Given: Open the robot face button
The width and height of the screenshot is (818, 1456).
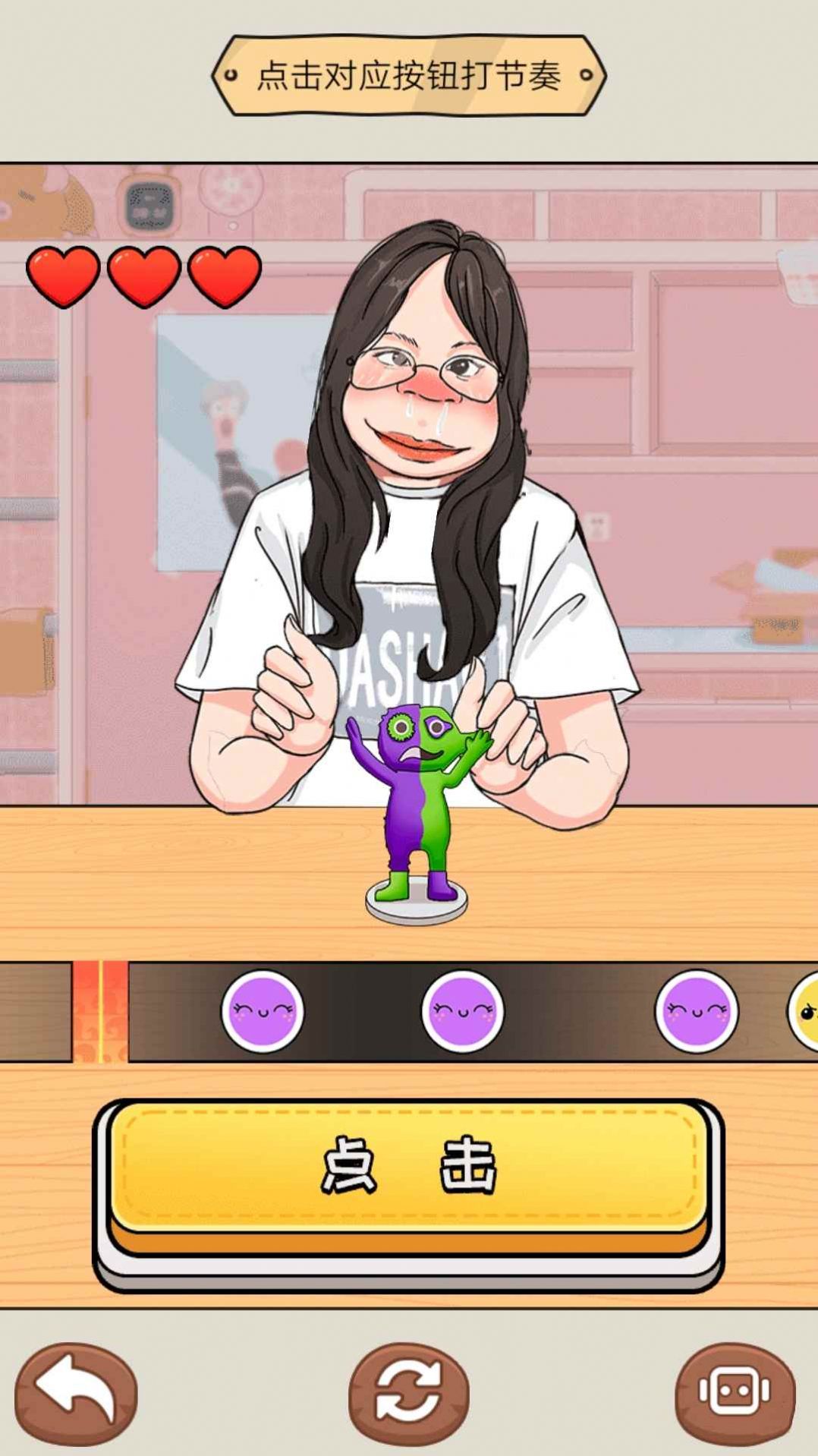Looking at the screenshot, I should coord(735,1392).
